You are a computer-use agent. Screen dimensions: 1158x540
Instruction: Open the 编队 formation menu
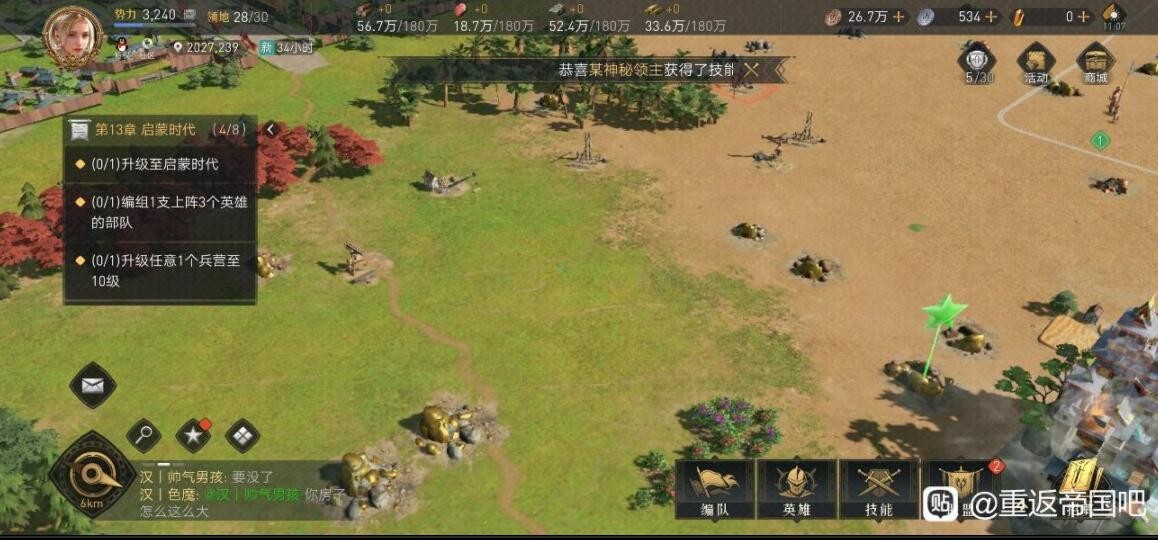click(x=714, y=489)
